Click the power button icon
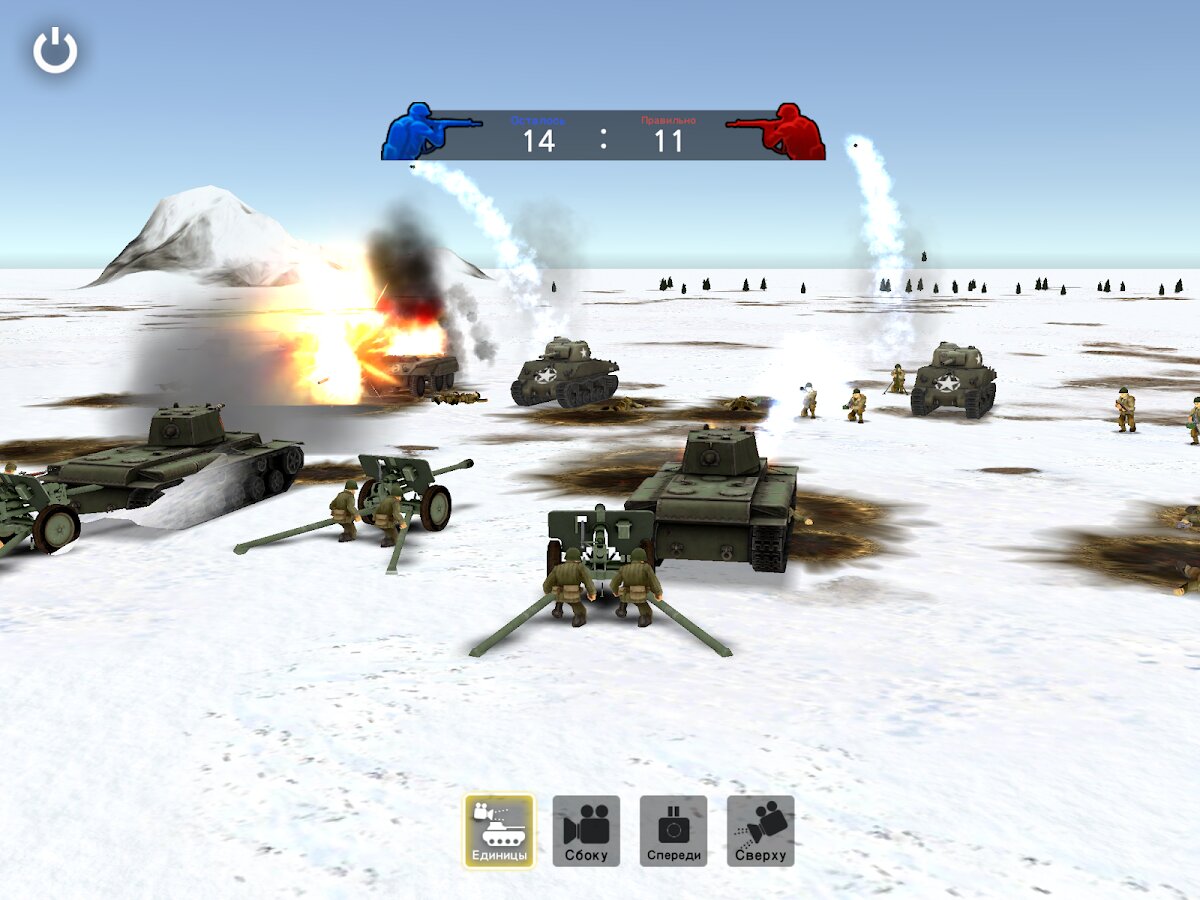This screenshot has height=900, width=1200. [55, 51]
